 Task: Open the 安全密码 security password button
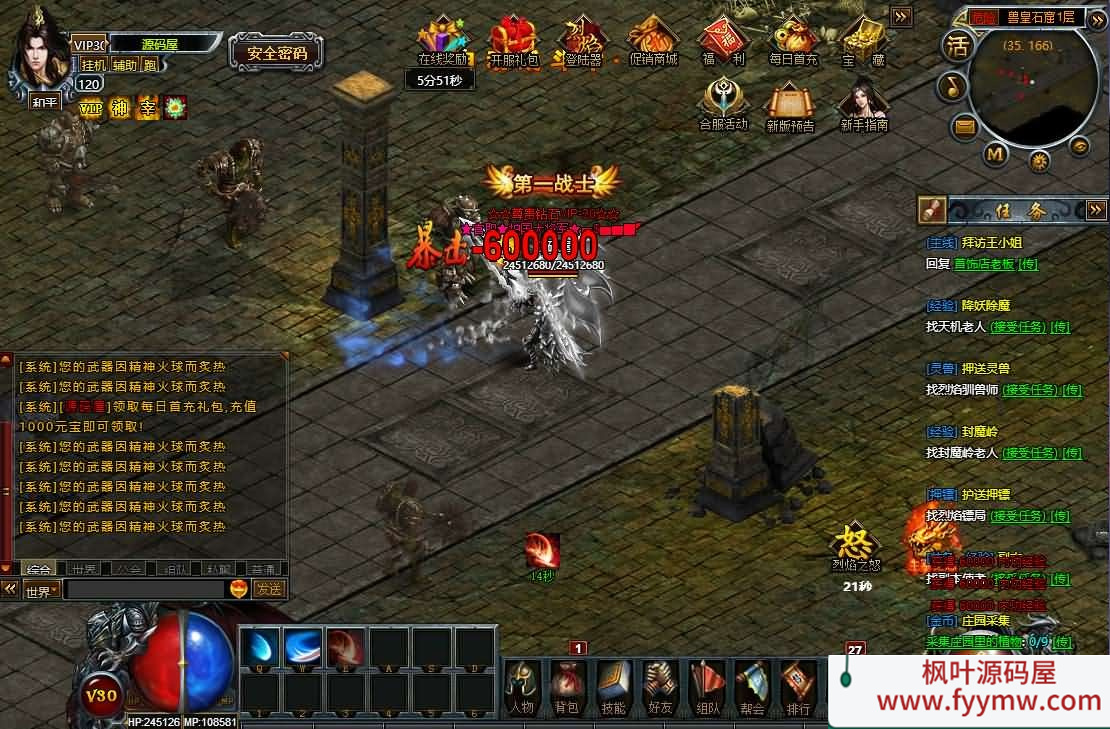click(x=276, y=53)
